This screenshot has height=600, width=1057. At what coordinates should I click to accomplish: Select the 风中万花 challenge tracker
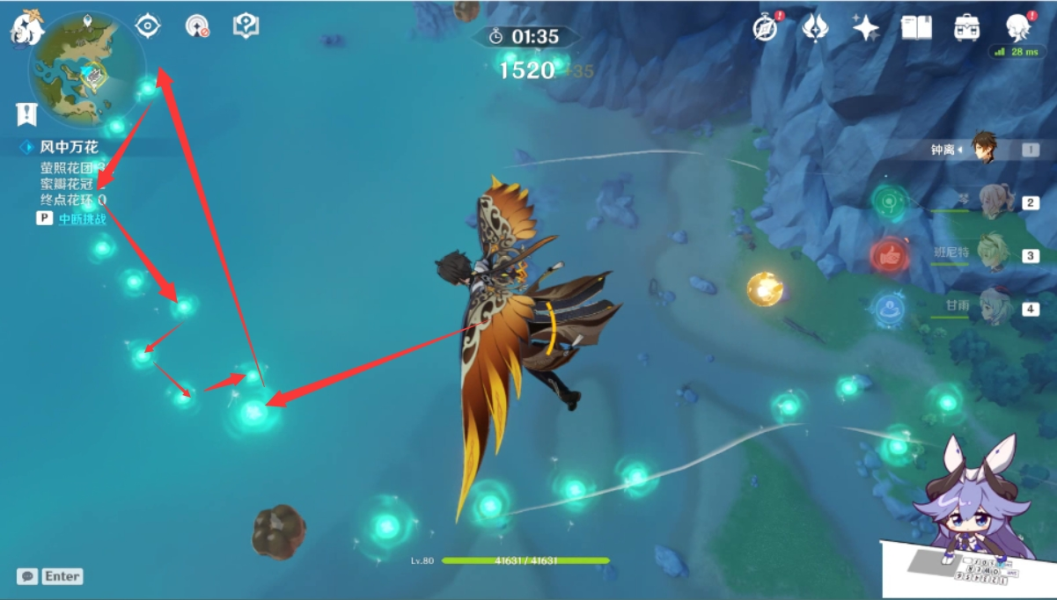pyautogui.click(x=69, y=147)
